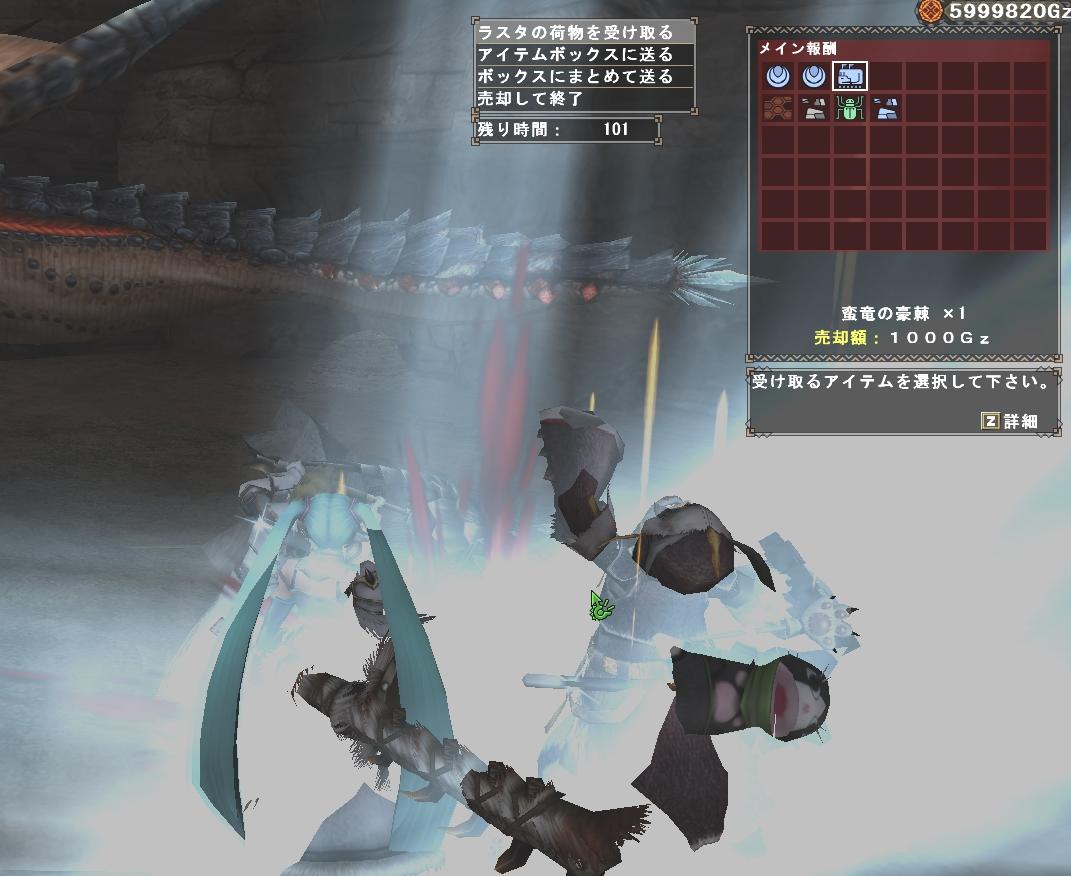Choose ボックスにまとめて送る option
Screen dimensions: 1071x876
[583, 77]
